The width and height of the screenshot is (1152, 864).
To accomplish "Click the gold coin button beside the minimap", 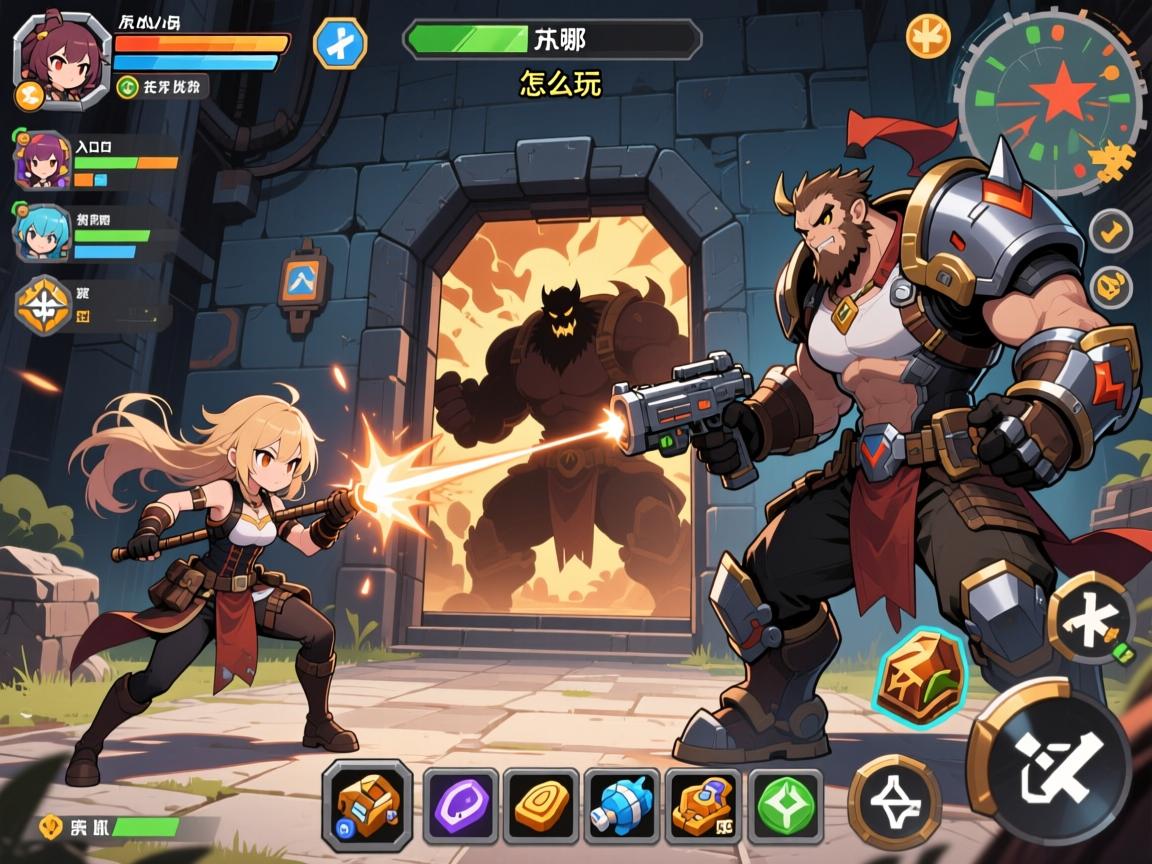I will click(928, 36).
